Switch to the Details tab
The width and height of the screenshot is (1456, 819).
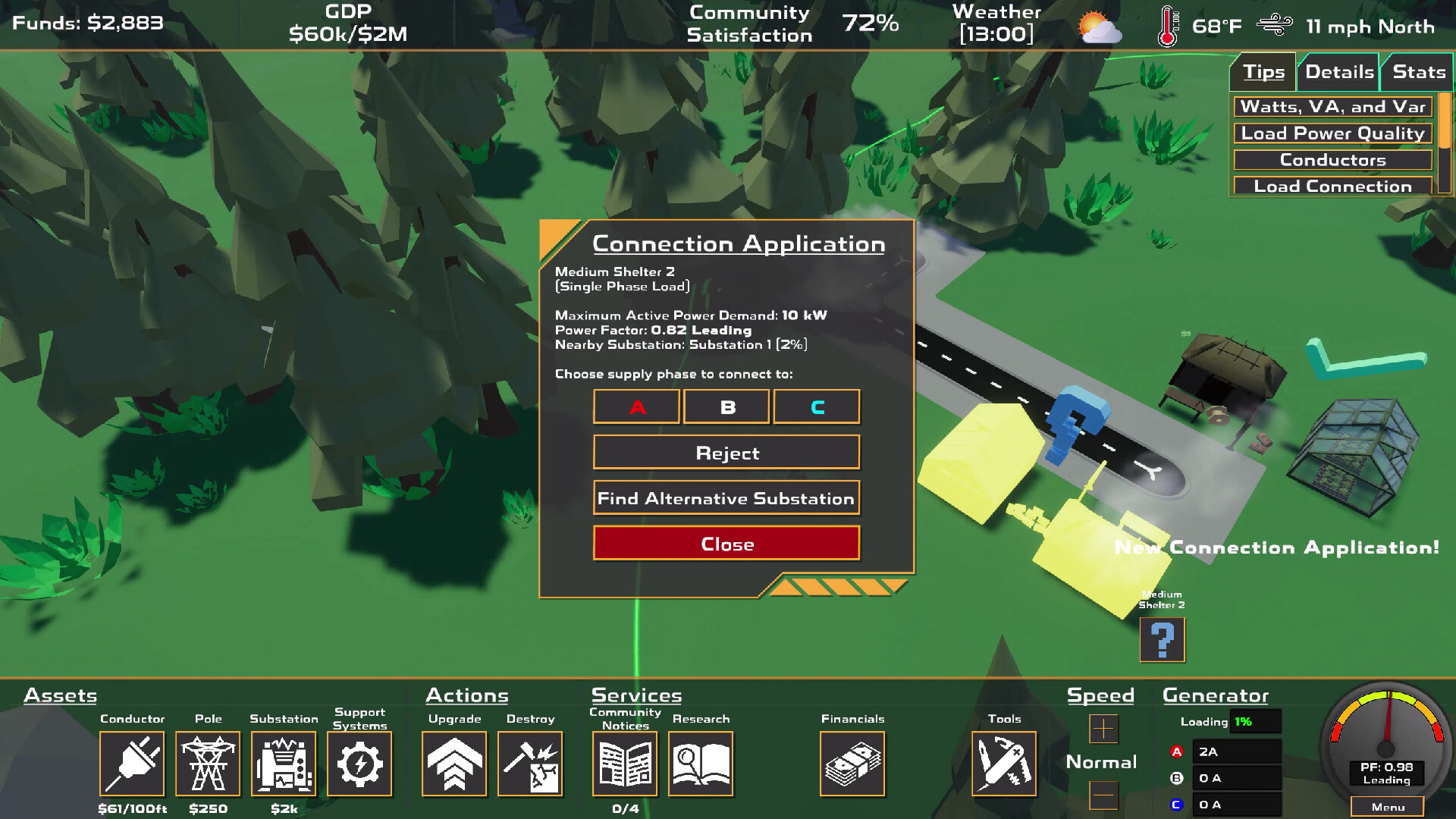pos(1338,71)
